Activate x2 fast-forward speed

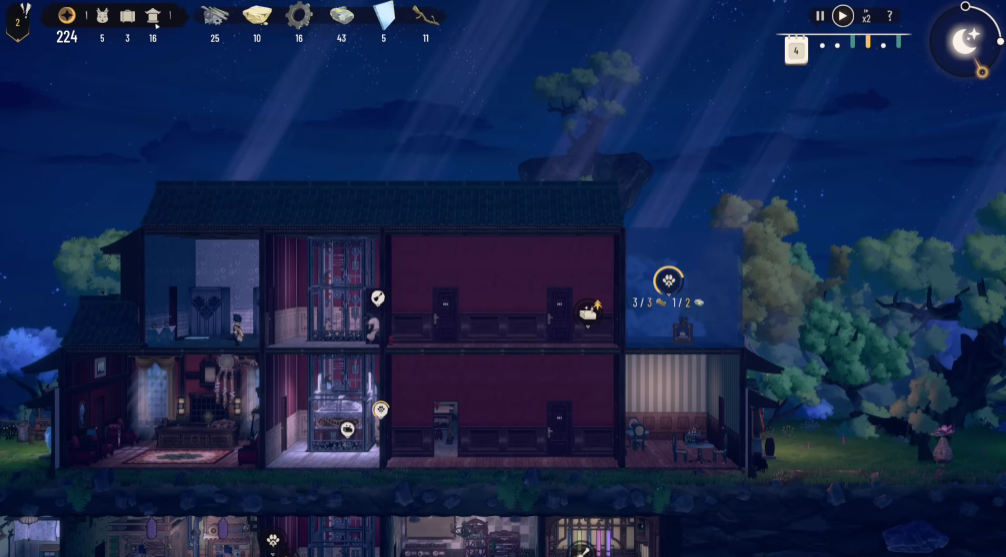[866, 16]
